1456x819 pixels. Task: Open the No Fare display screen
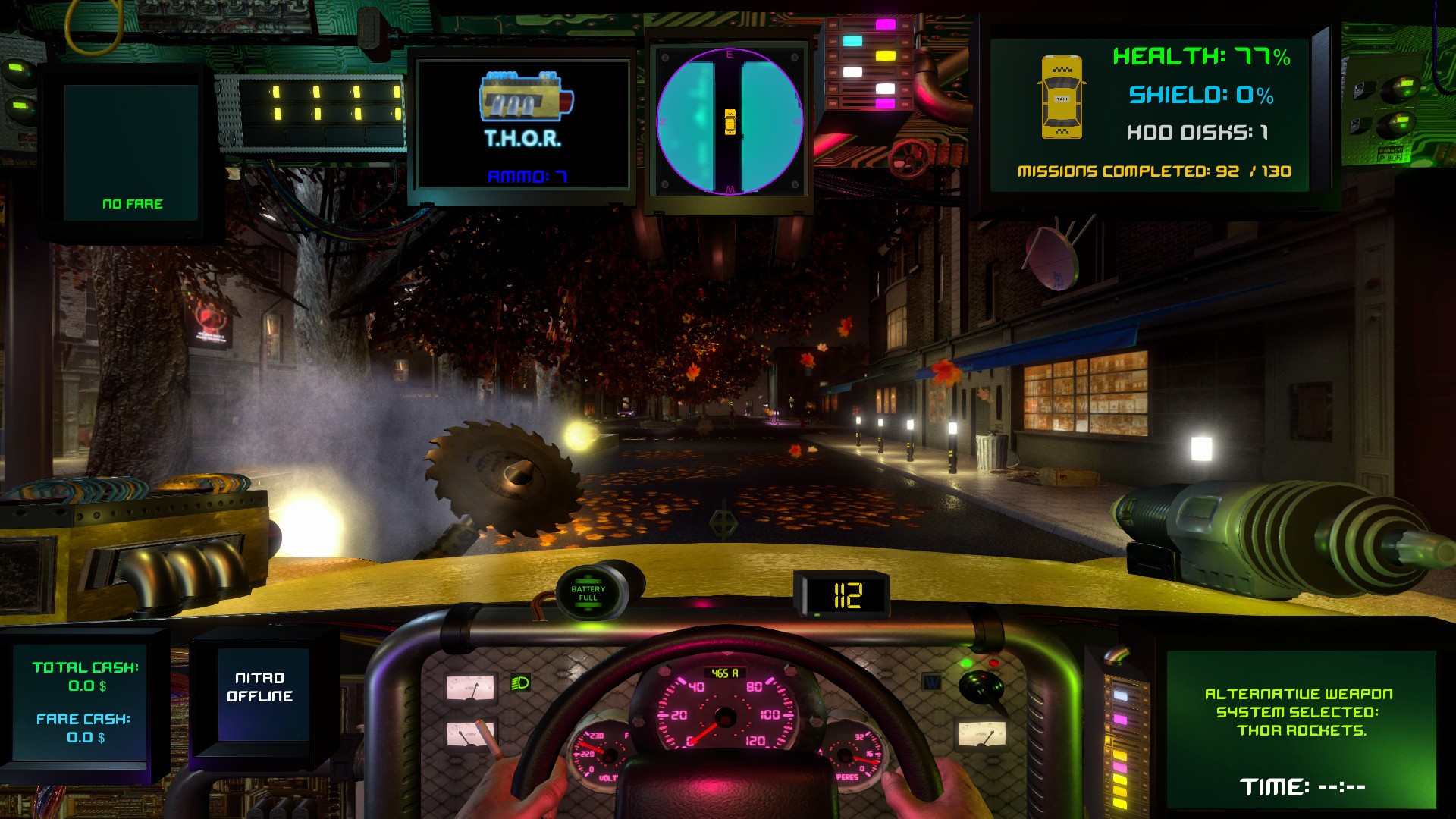coord(131,152)
